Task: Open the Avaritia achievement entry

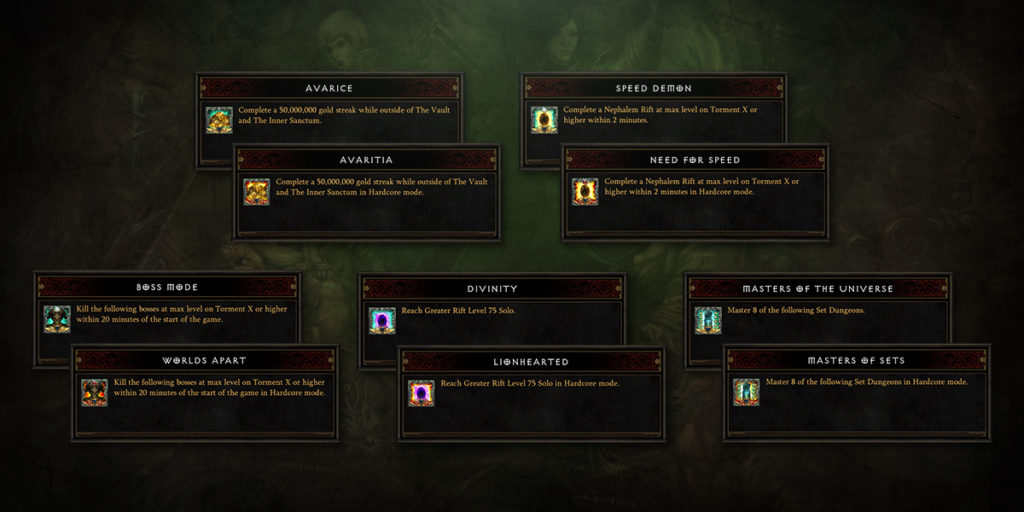Action: coord(366,160)
